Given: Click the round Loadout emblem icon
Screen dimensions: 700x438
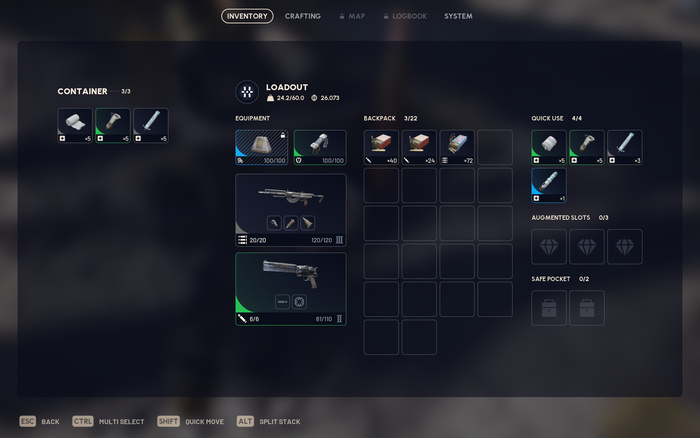Looking at the screenshot, I should (246, 92).
